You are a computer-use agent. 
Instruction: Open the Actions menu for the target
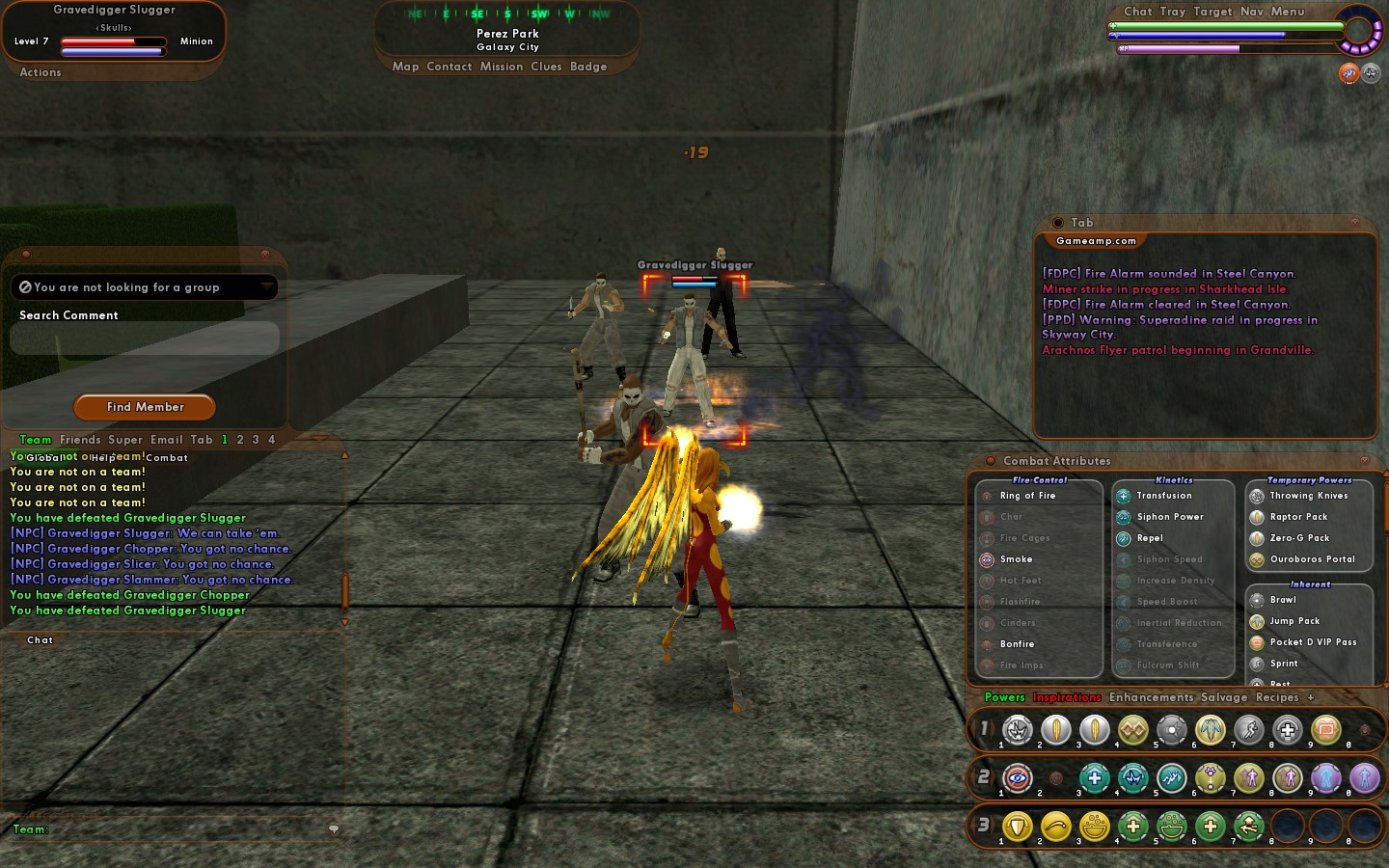pyautogui.click(x=41, y=72)
